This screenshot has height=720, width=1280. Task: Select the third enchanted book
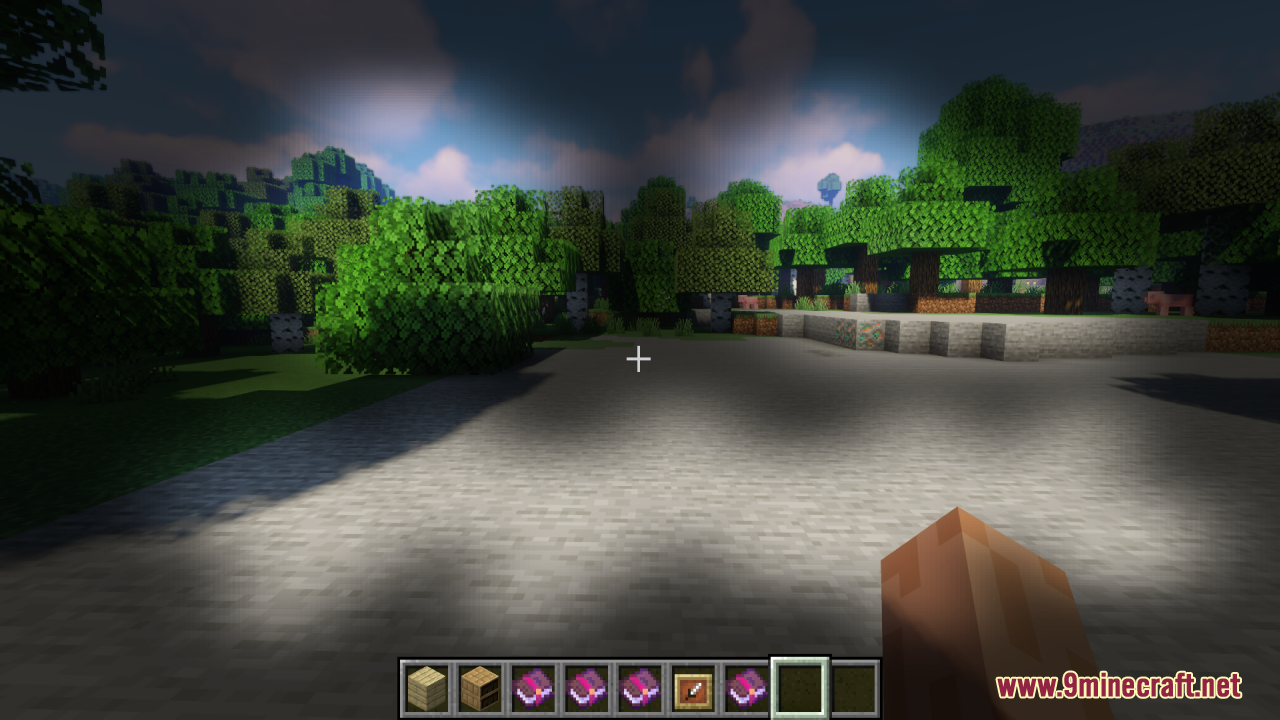click(x=642, y=685)
